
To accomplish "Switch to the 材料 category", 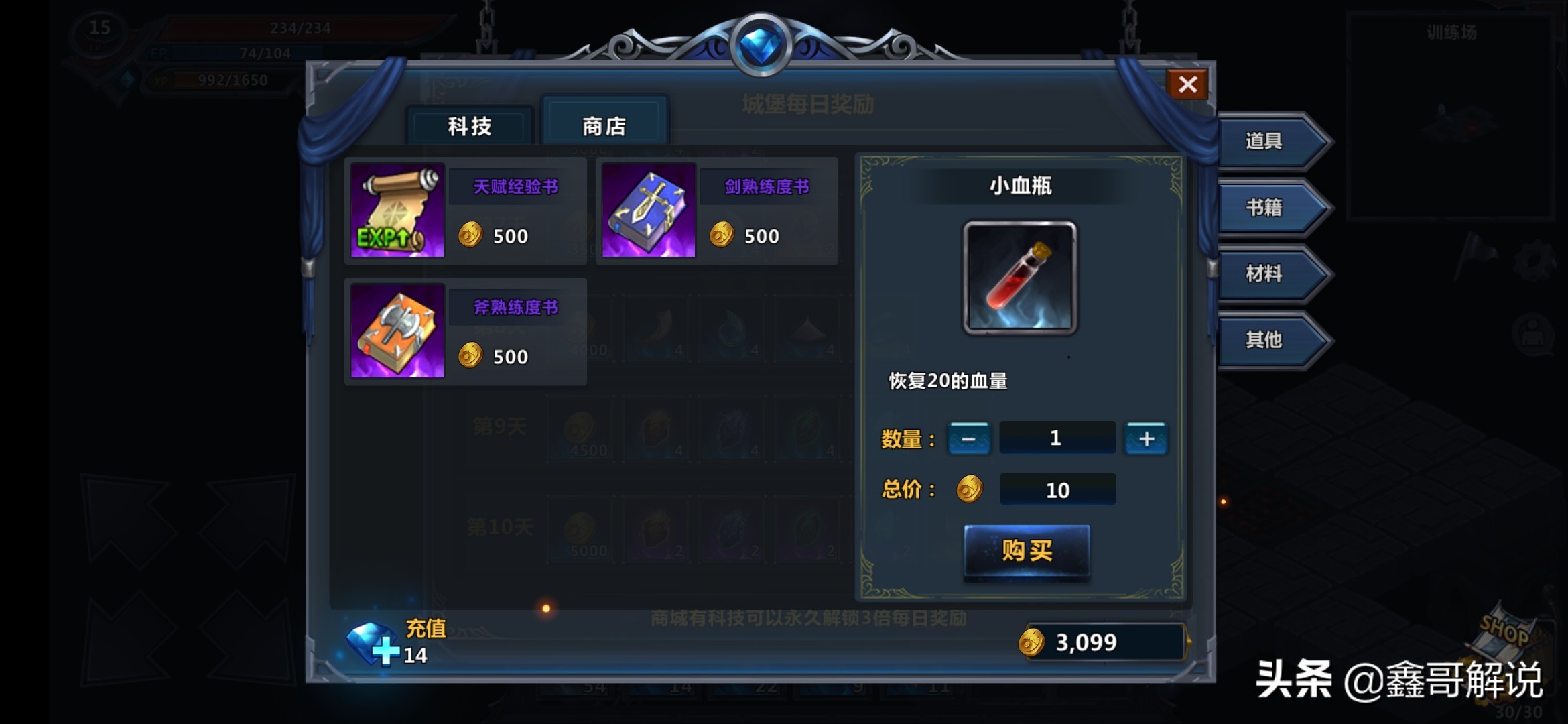I will pos(1264,274).
